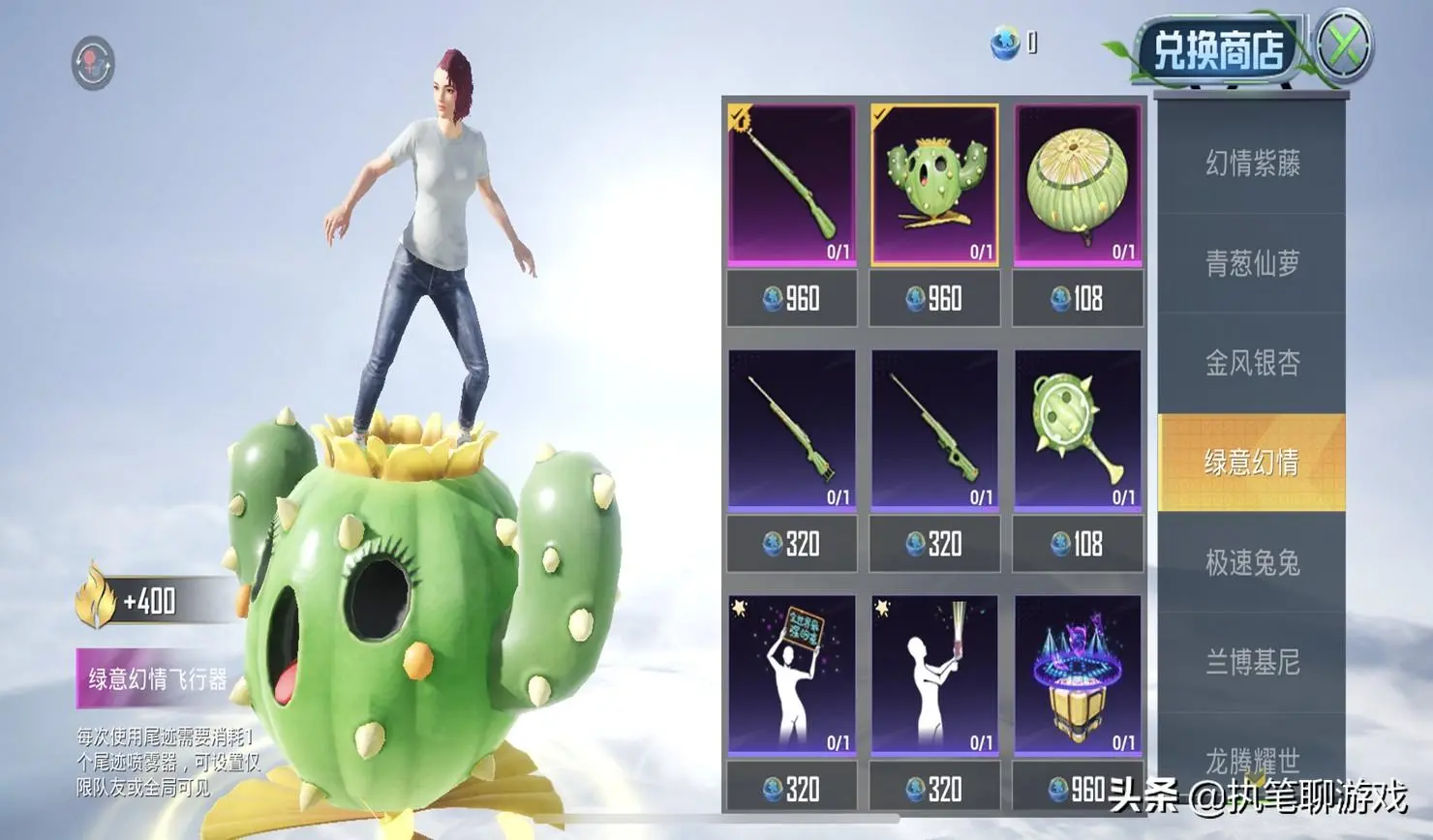Image resolution: width=1433 pixels, height=840 pixels.
Task: Choose the sign-holding emote item
Action: point(792,675)
